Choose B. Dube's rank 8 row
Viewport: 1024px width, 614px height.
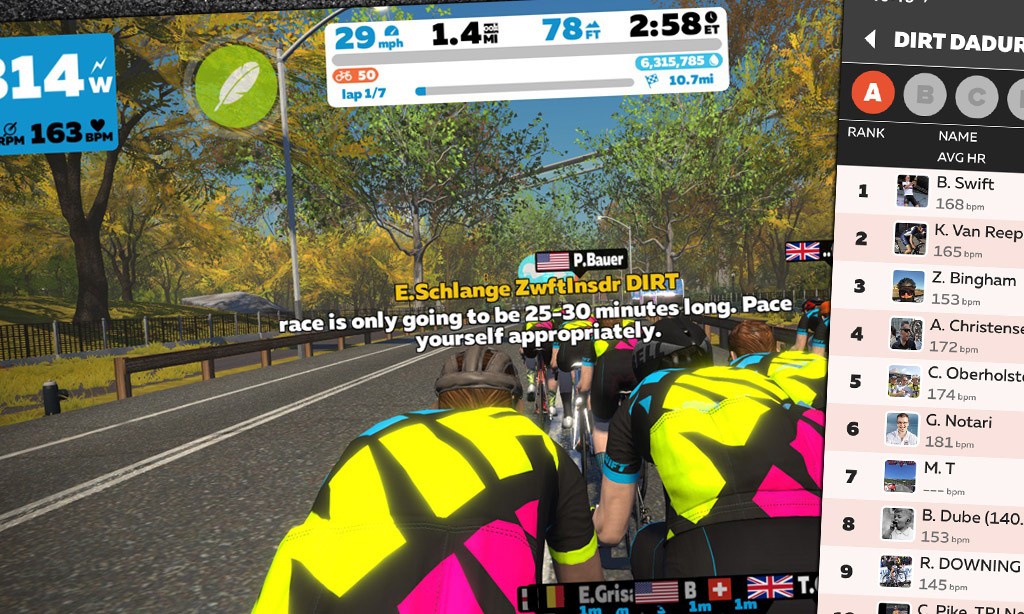(930, 524)
